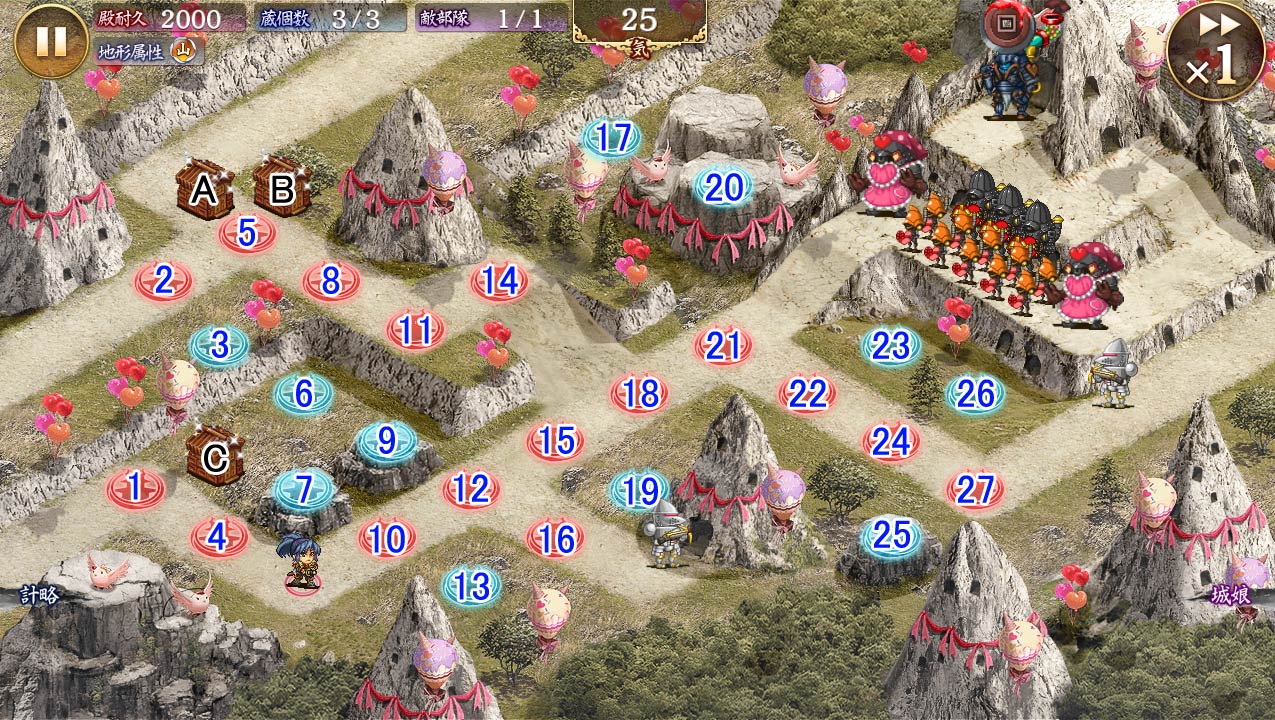Select the red placement tile numbered 18
The height and width of the screenshot is (720, 1275).
[x=639, y=394]
